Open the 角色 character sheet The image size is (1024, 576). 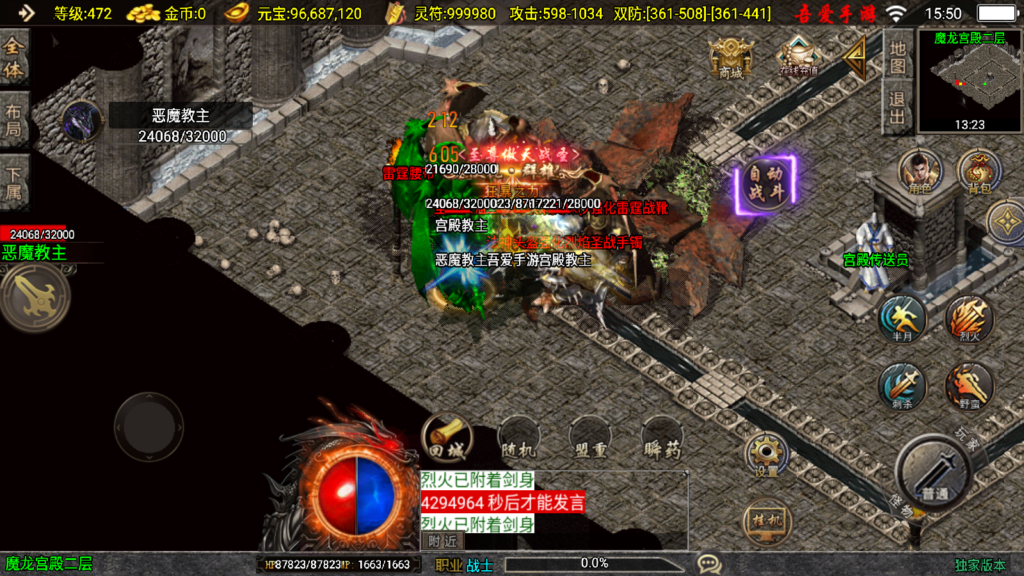920,171
